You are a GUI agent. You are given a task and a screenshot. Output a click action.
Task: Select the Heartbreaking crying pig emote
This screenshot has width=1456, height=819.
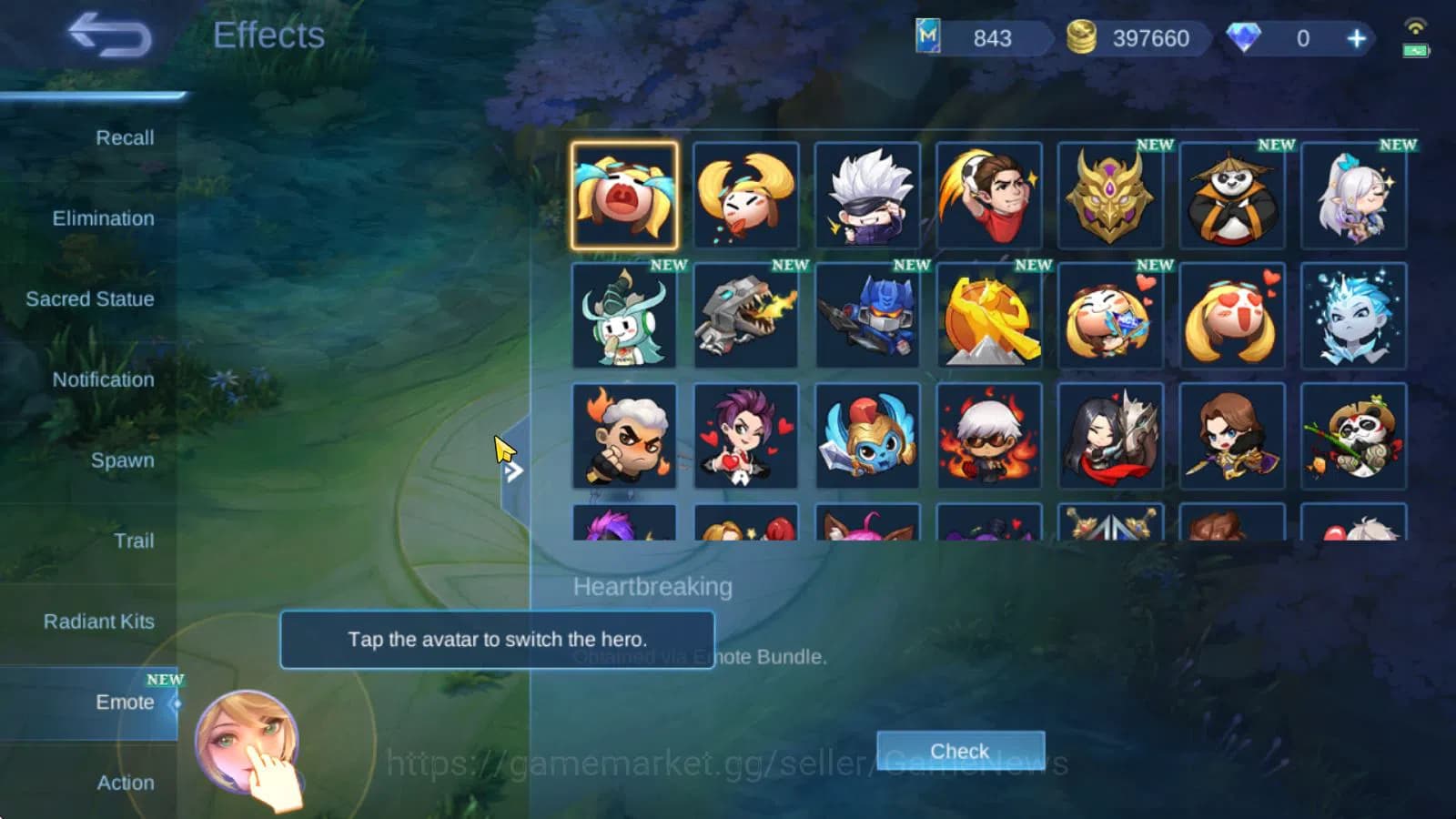pyautogui.click(x=624, y=196)
